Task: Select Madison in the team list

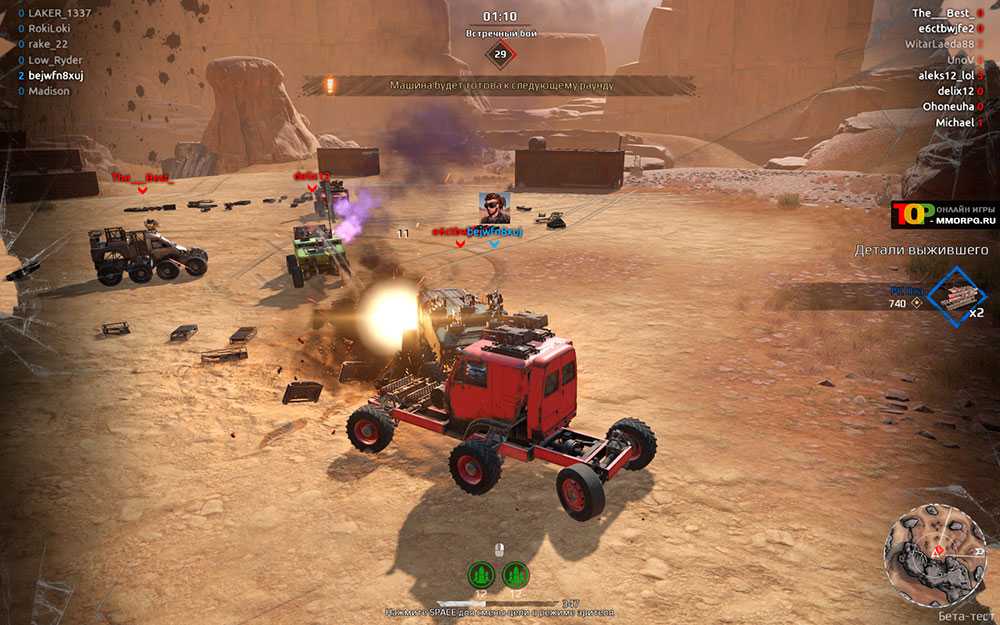Action: click(x=49, y=91)
